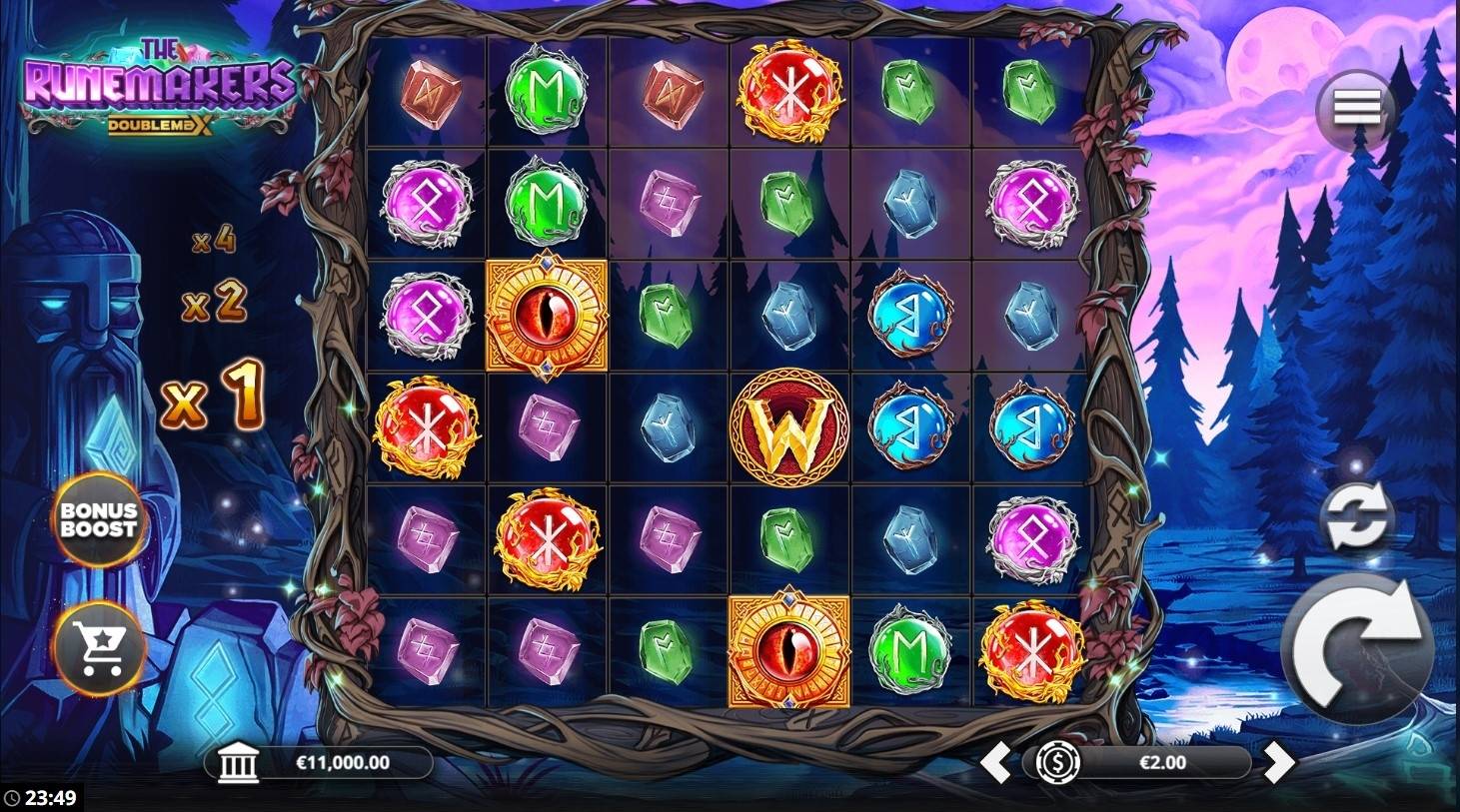The height and width of the screenshot is (812, 1460).
Task: Click the bank balance icon
Action: coord(238,763)
